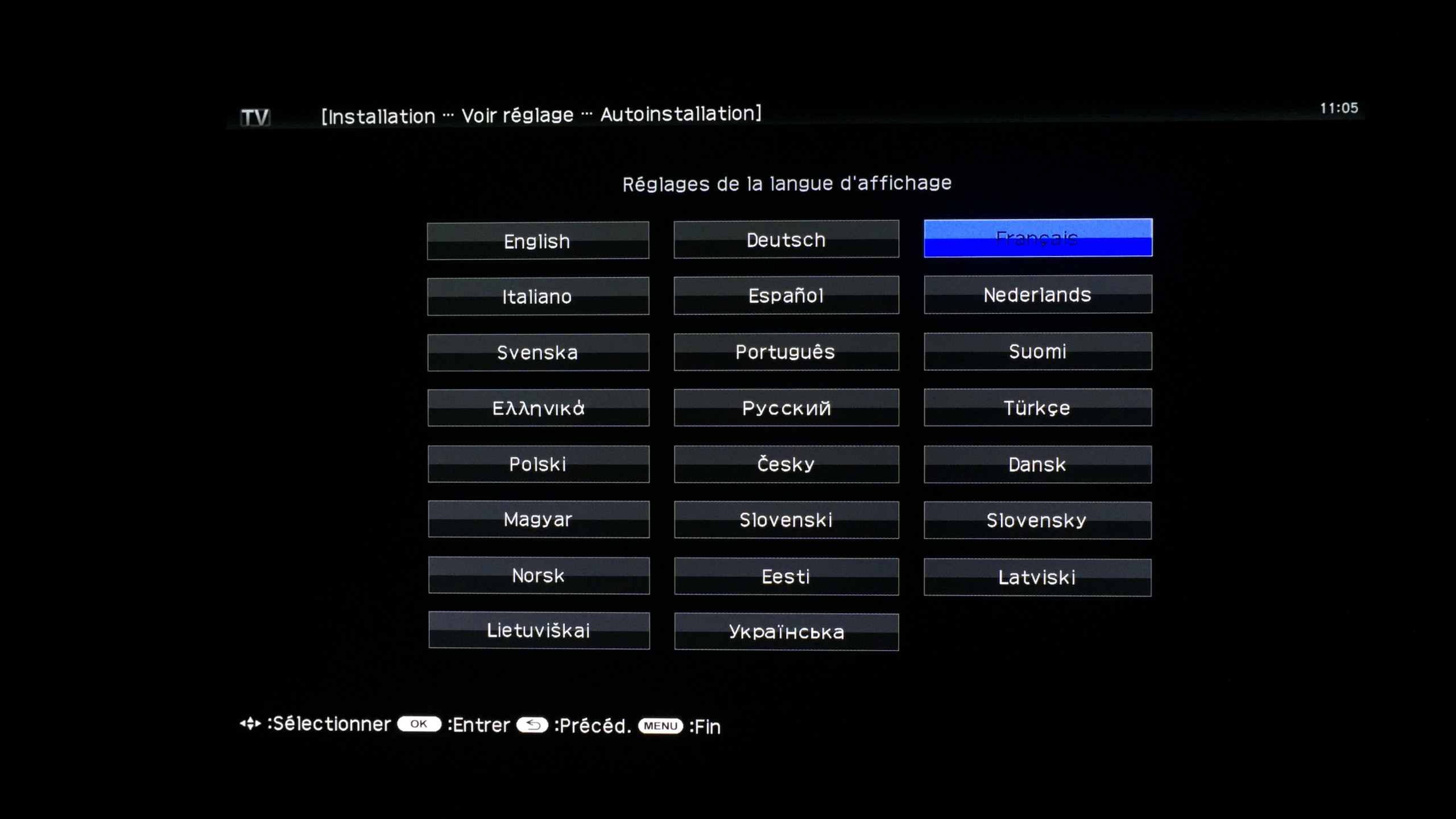Pick Nederlands as display language

1037,295
